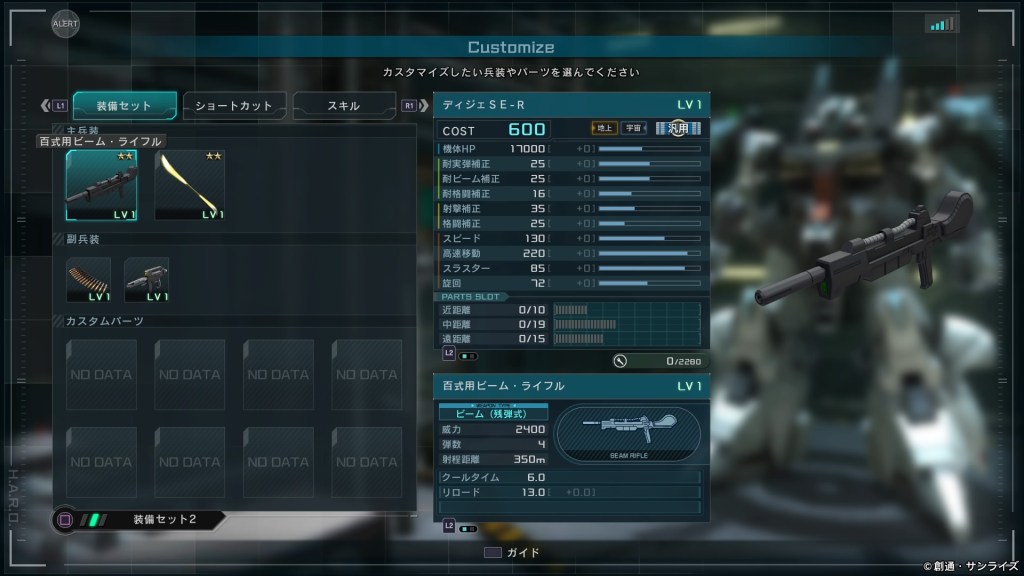The width and height of the screenshot is (1024, 576).
Task: Switch to the 装備セット tab
Action: [x=125, y=105]
